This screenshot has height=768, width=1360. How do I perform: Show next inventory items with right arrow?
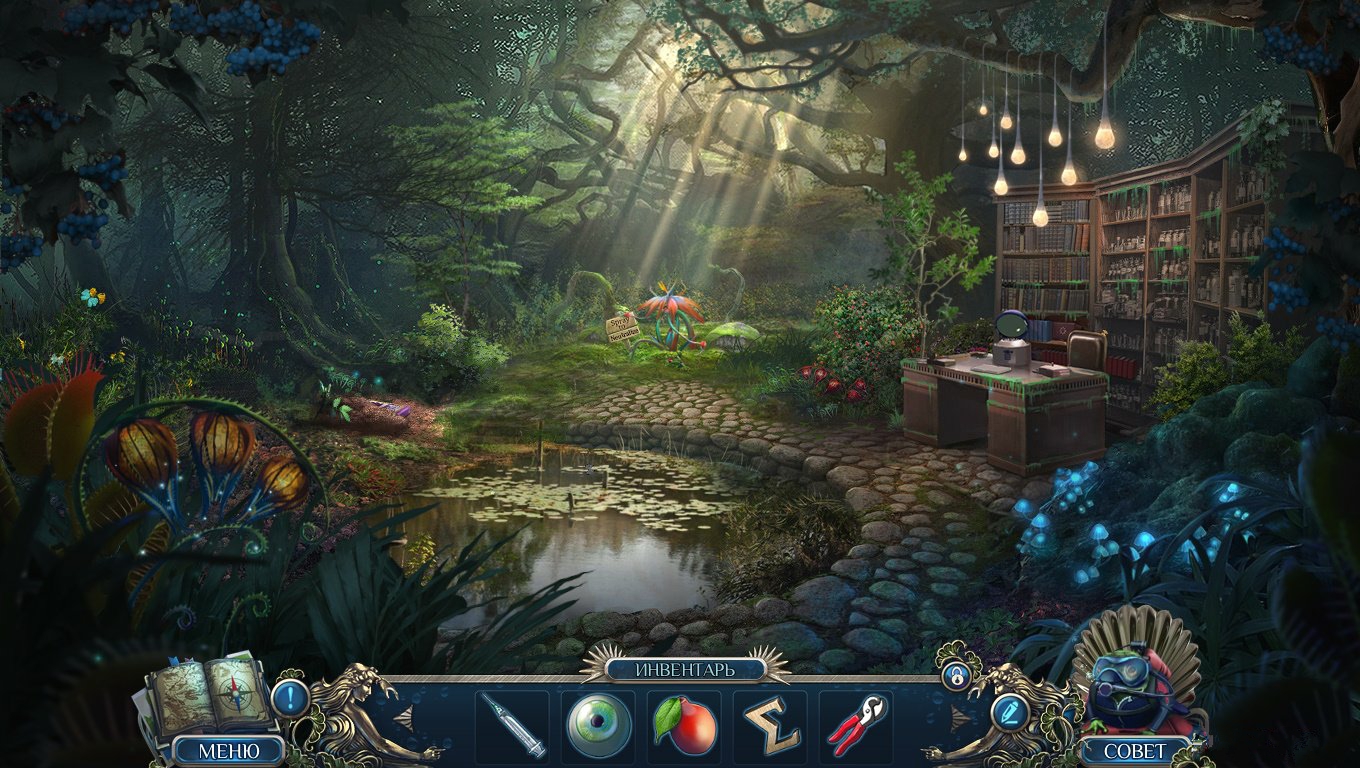pos(961,718)
